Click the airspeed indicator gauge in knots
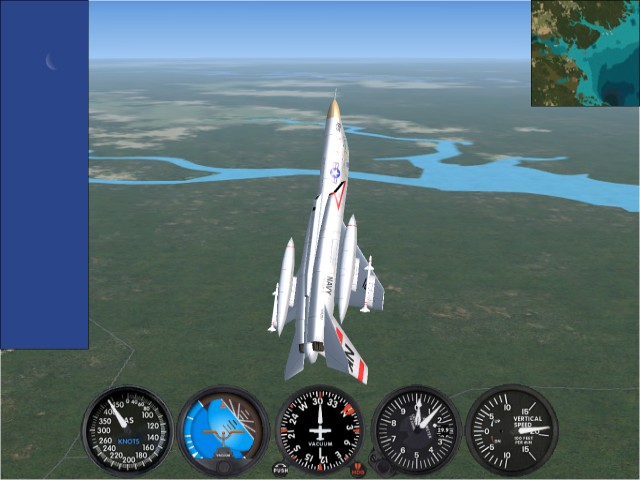Screen dimensions: 640x480 click(x=127, y=430)
